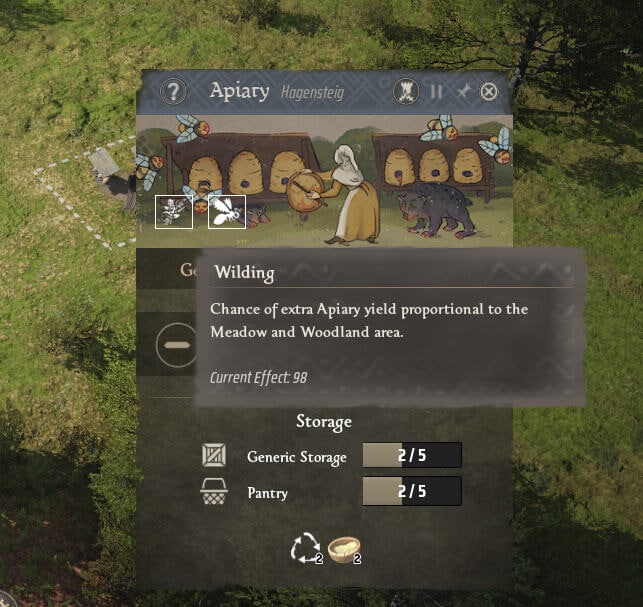
Task: Close the Apiary panel
Action: pyautogui.click(x=489, y=92)
